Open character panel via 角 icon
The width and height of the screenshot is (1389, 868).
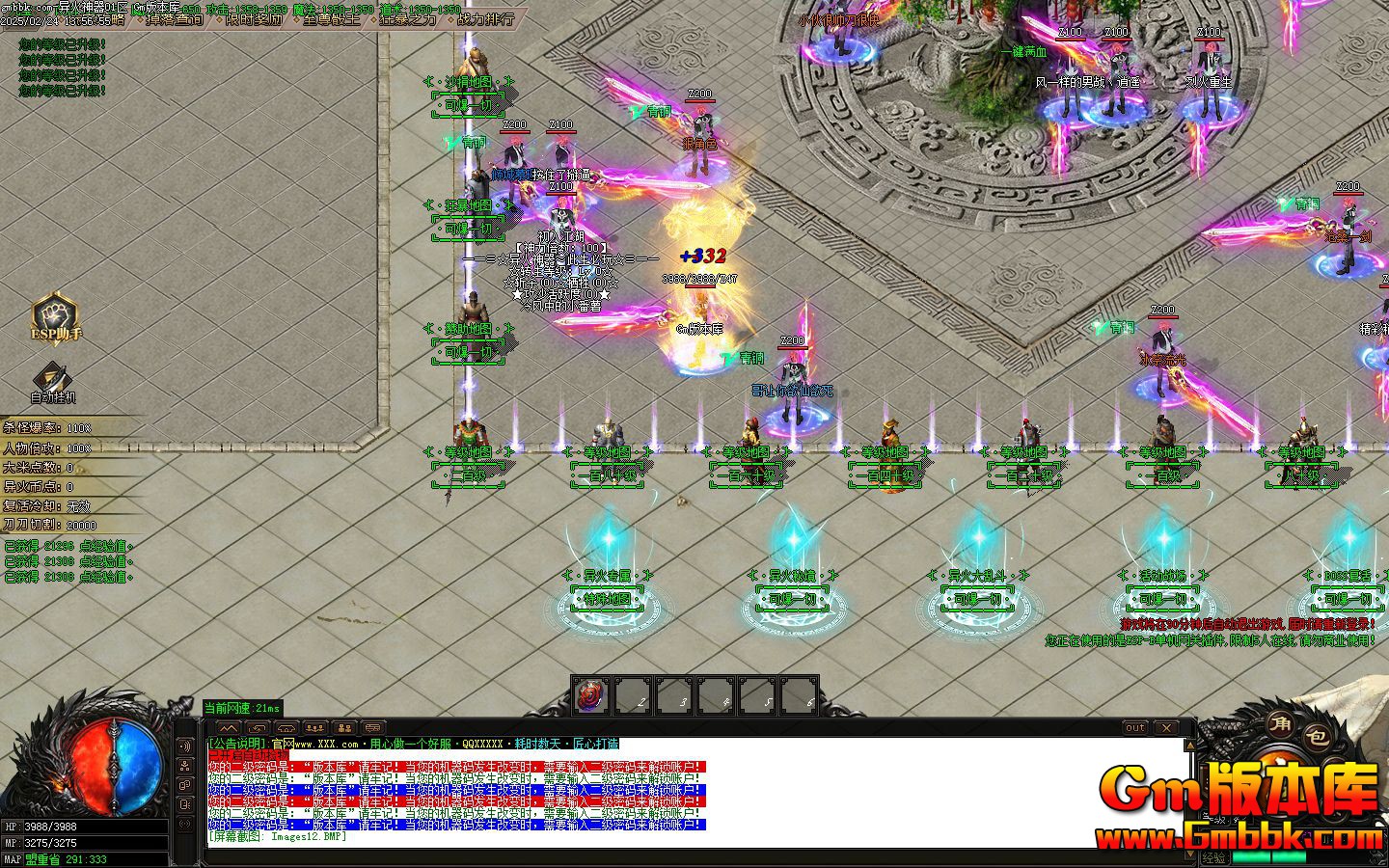[x=1281, y=726]
